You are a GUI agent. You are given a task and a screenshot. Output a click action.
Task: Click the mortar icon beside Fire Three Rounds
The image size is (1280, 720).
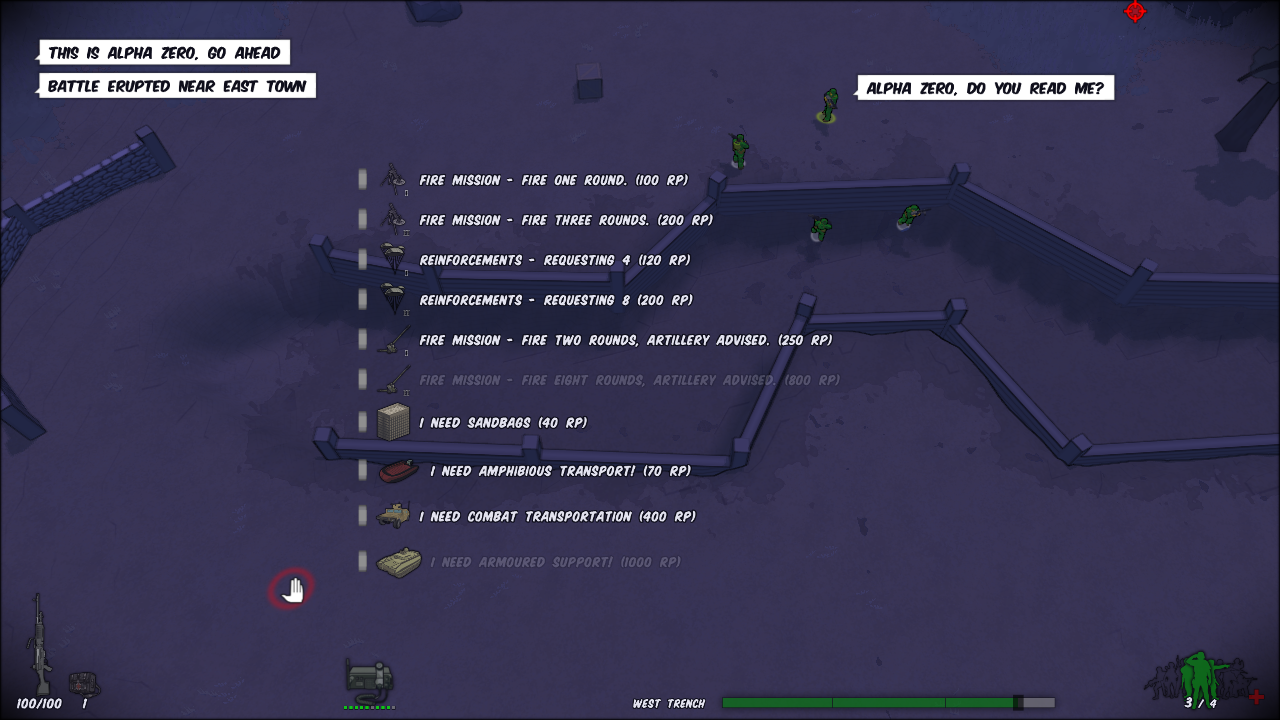click(394, 219)
